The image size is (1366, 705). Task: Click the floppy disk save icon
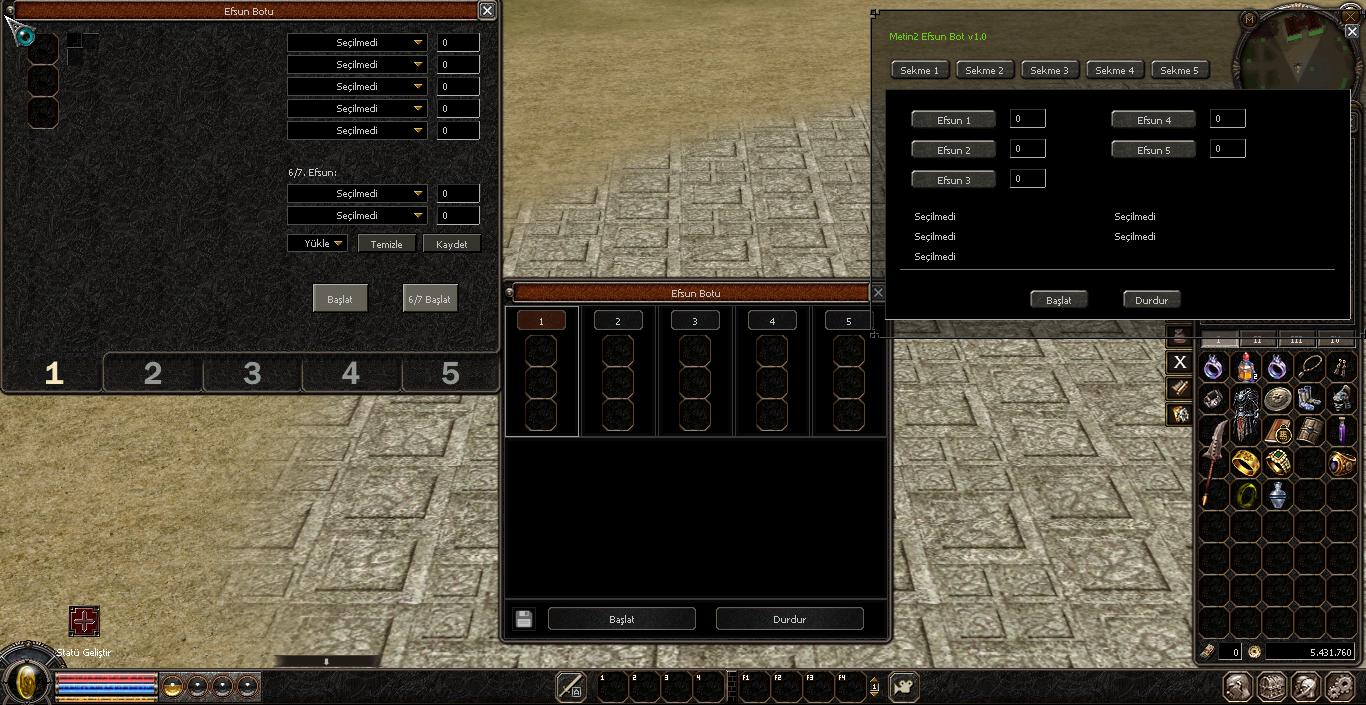click(x=523, y=619)
